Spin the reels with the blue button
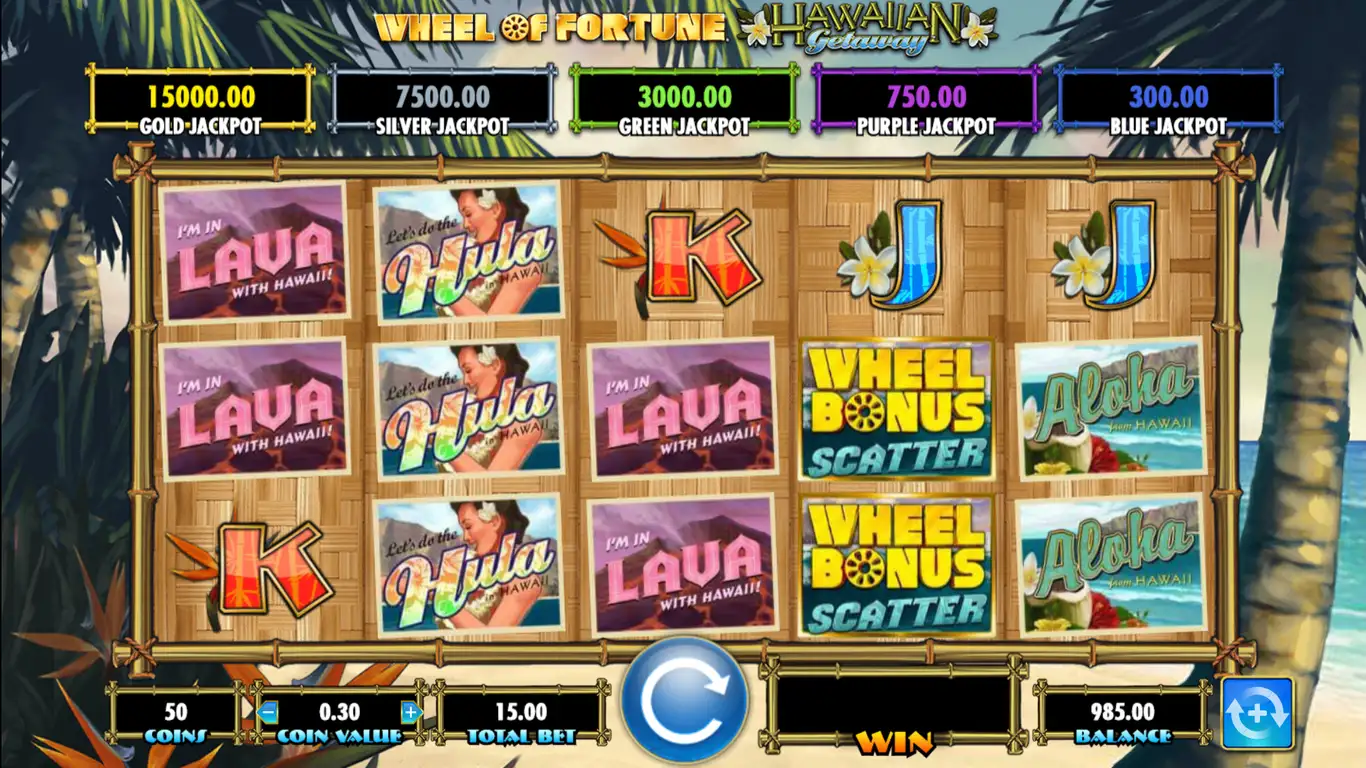 [684, 701]
